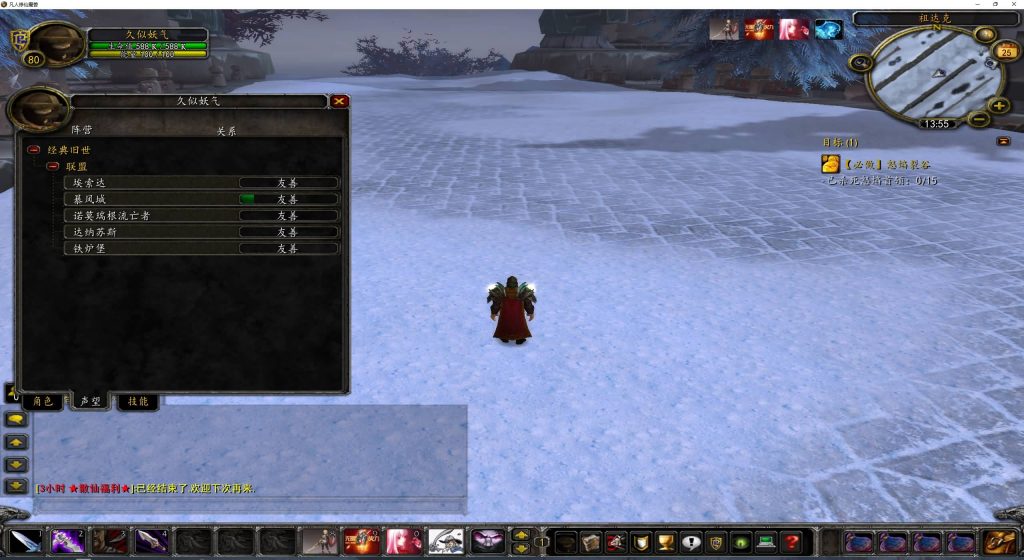1024x560 pixels.
Task: Select the 埃索达 reputation row
Action: pos(200,183)
